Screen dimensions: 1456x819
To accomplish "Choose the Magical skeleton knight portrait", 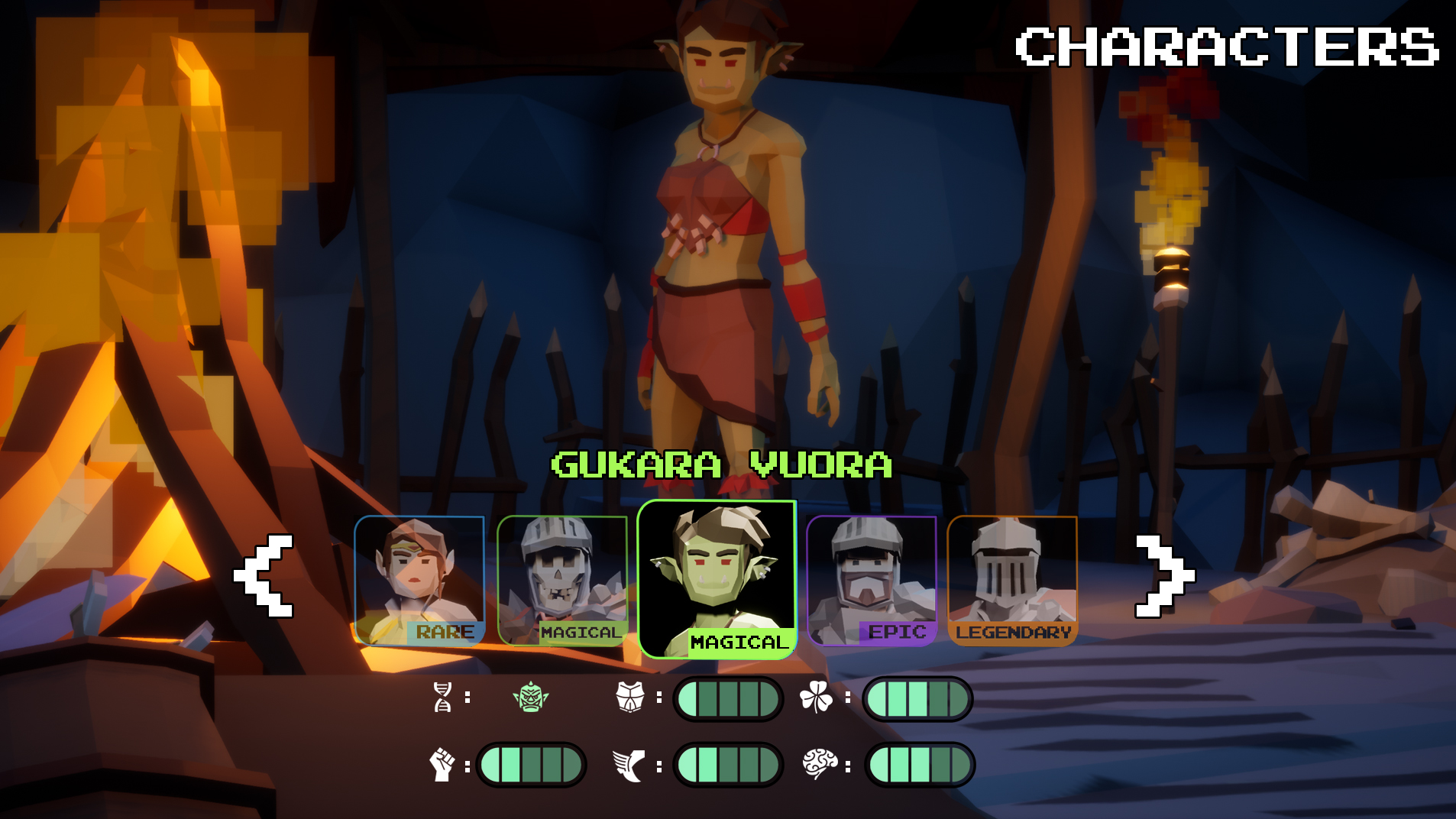I will click(x=562, y=581).
